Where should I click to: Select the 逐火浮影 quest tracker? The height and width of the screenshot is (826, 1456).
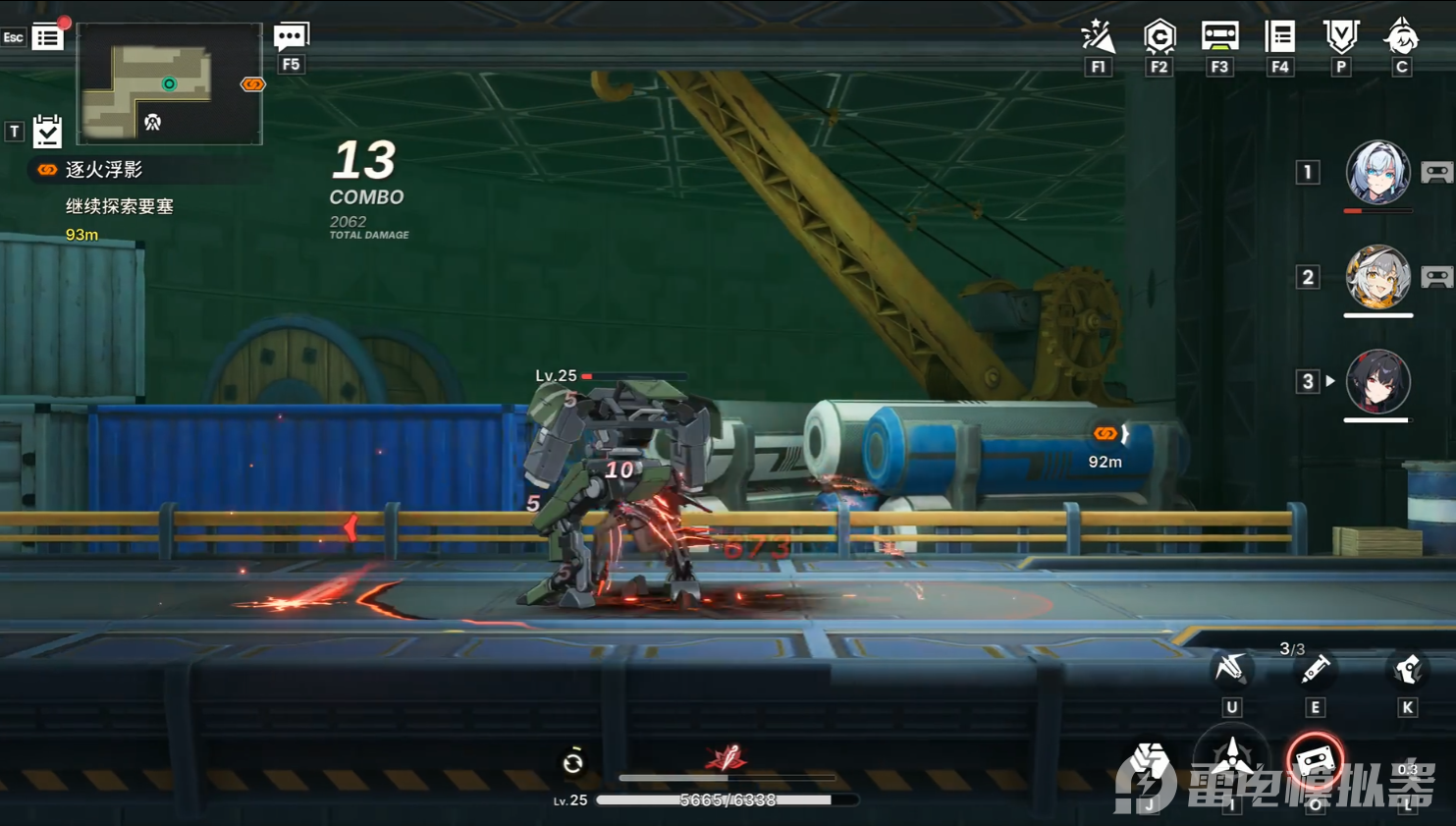(x=103, y=170)
